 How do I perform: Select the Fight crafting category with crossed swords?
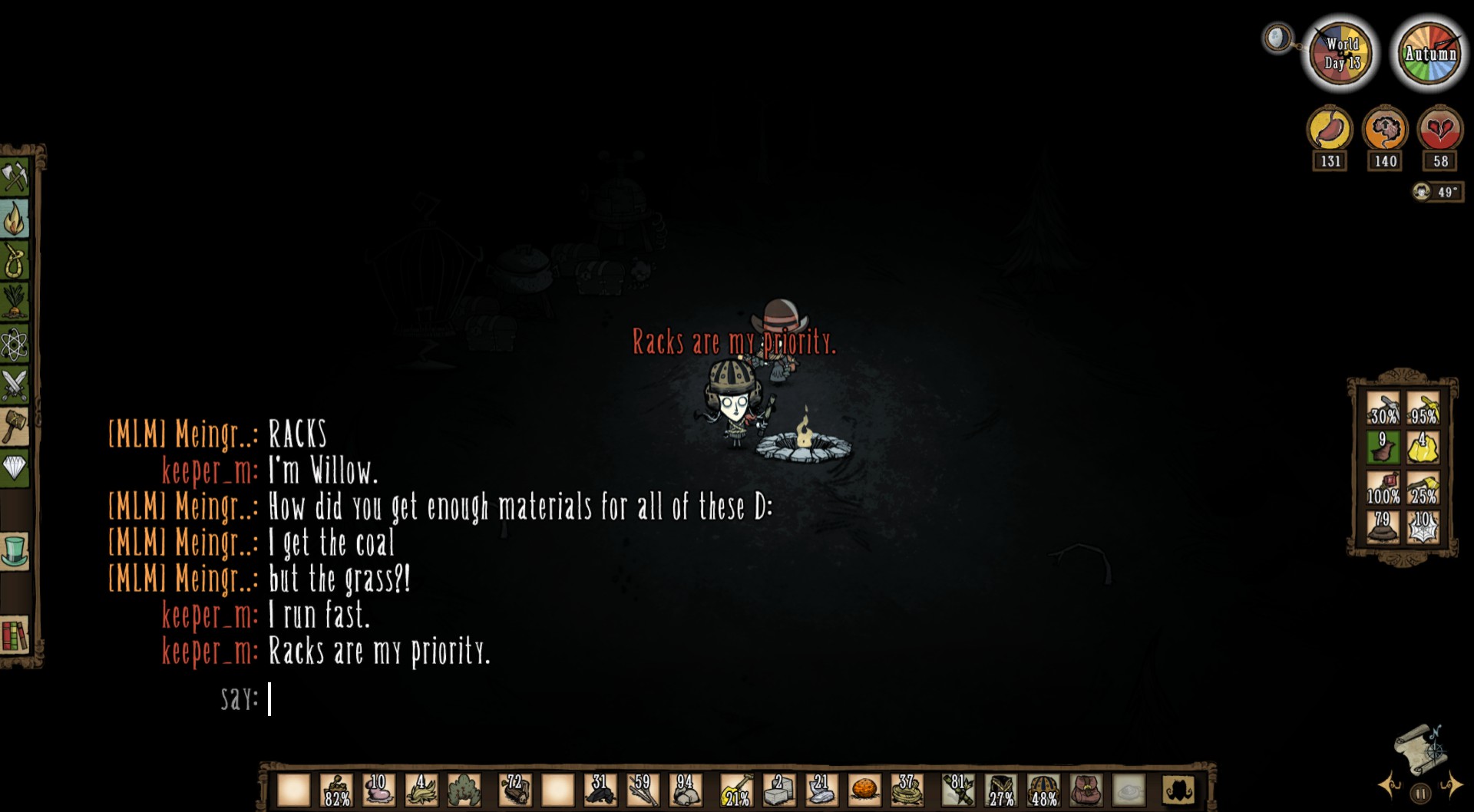point(17,388)
